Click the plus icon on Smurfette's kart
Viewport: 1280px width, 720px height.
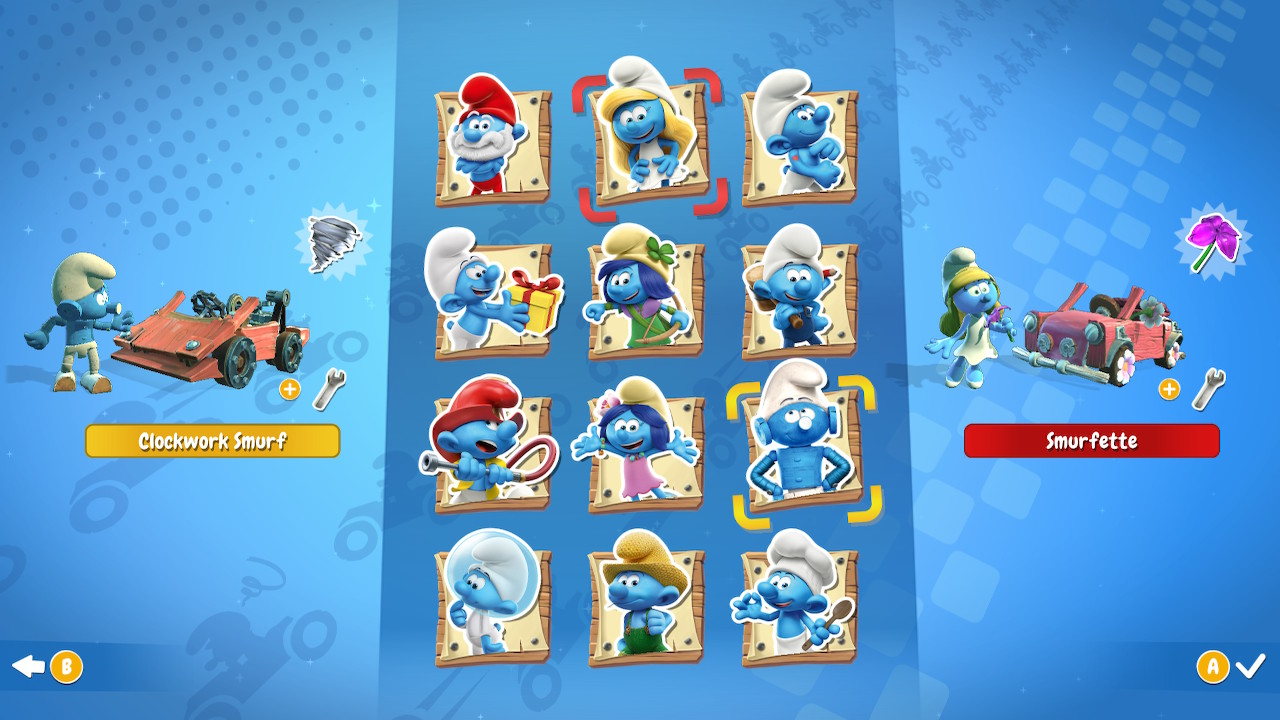[x=1170, y=388]
